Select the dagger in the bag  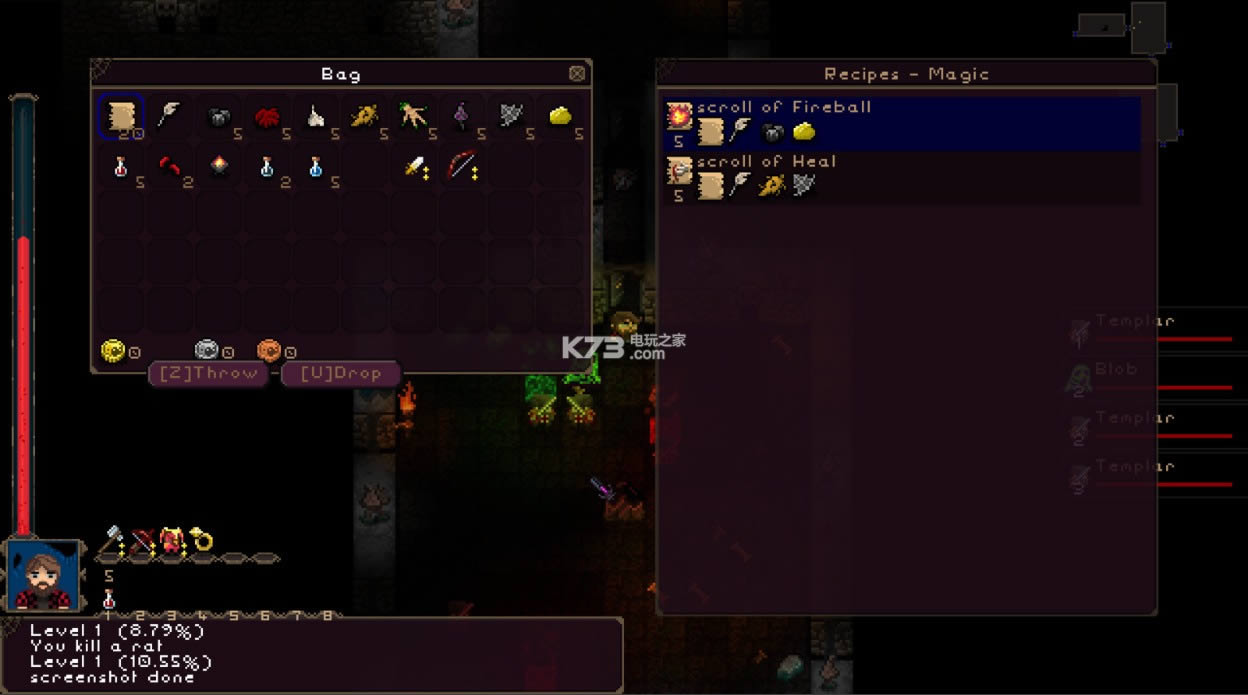(415, 167)
